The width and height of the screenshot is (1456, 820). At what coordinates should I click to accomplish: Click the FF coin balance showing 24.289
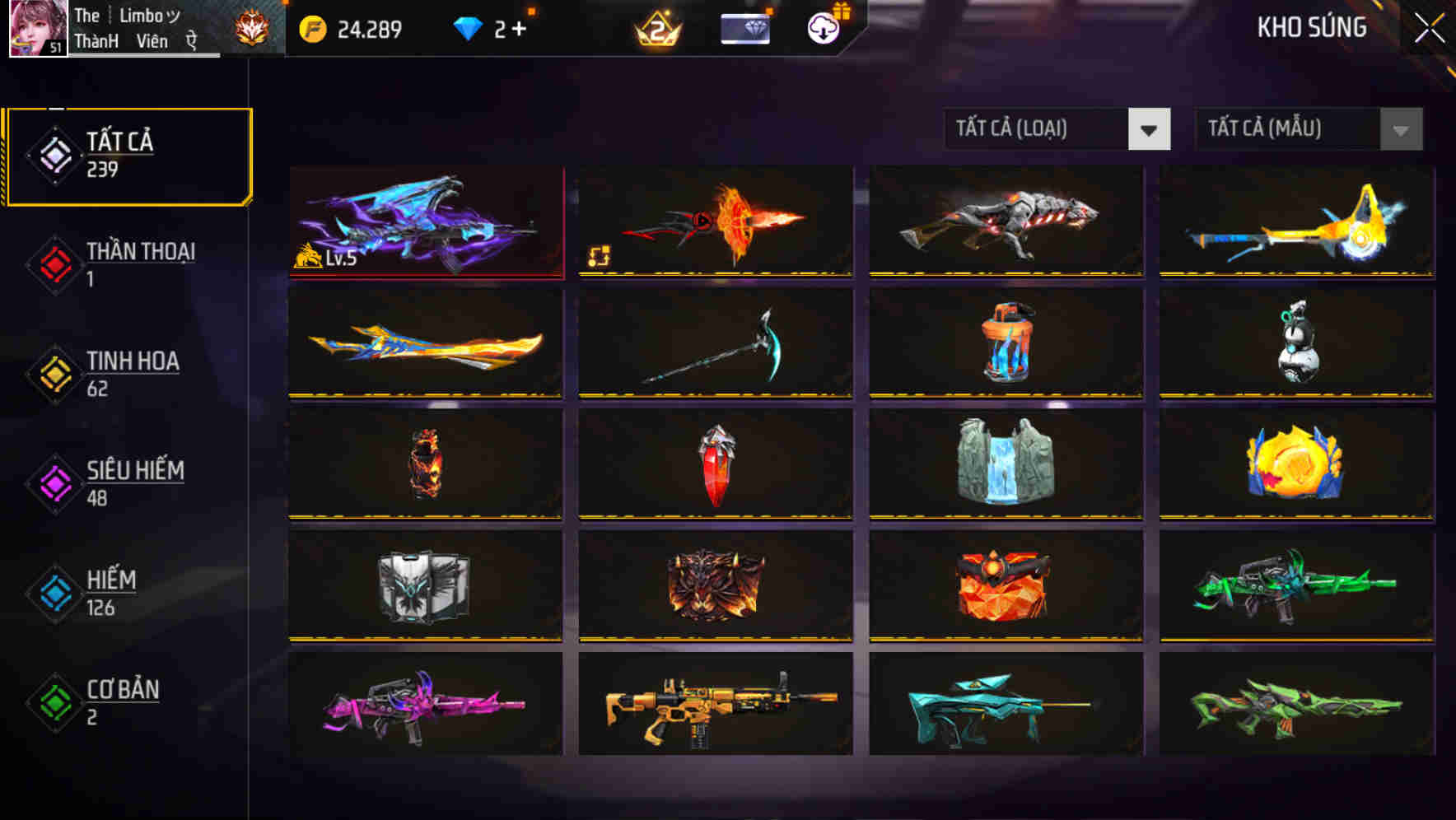click(348, 29)
